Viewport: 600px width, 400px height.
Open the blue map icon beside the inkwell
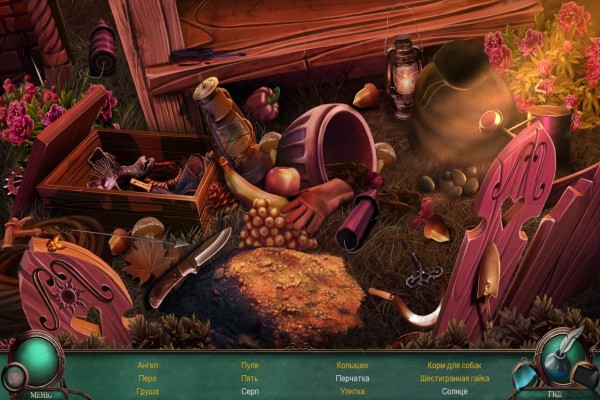522,376
